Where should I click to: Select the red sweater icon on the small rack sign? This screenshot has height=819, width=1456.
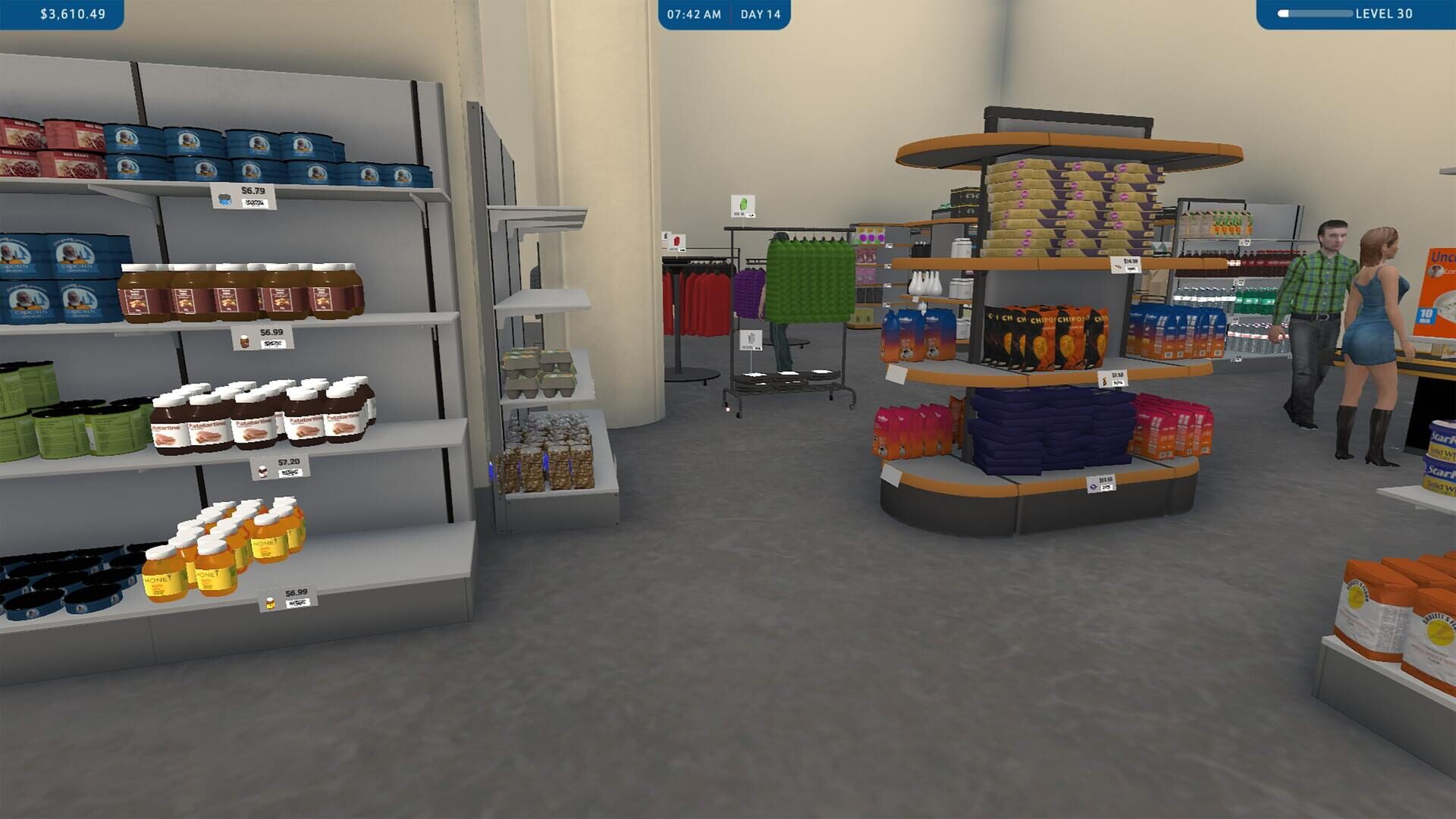677,241
